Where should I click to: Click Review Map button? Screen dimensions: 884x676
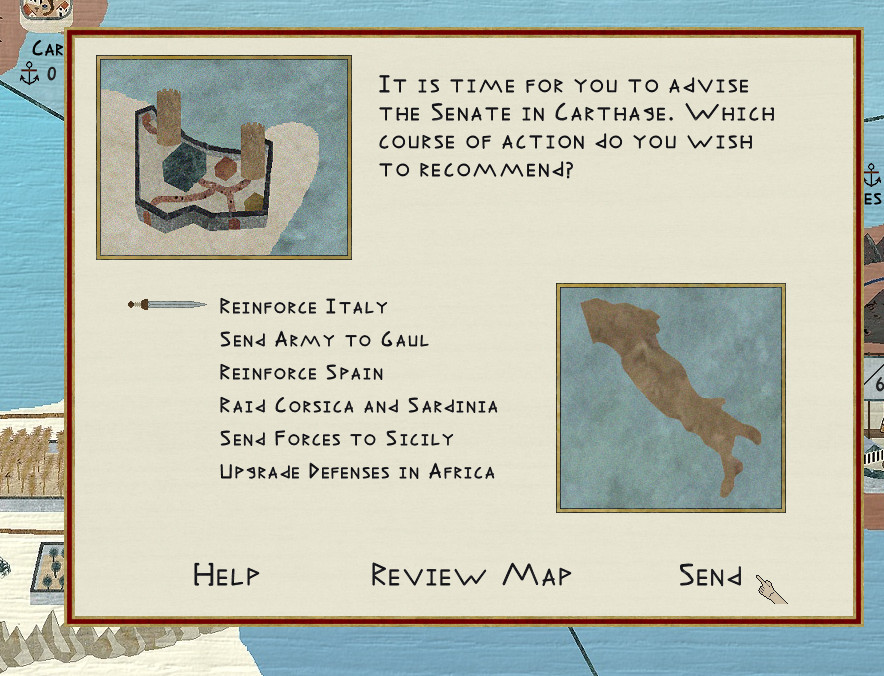click(471, 575)
